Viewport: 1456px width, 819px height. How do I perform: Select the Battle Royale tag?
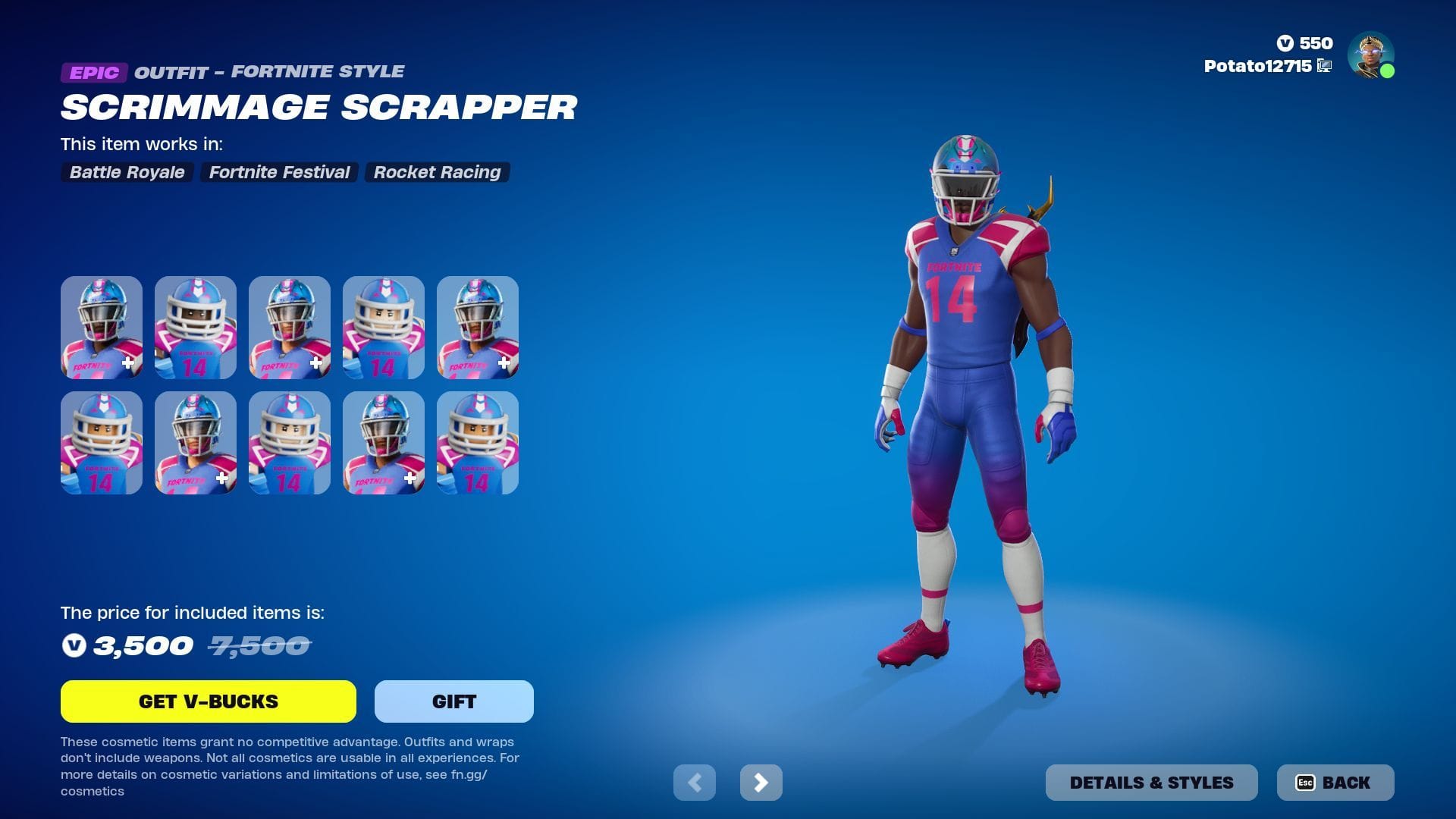pos(126,172)
